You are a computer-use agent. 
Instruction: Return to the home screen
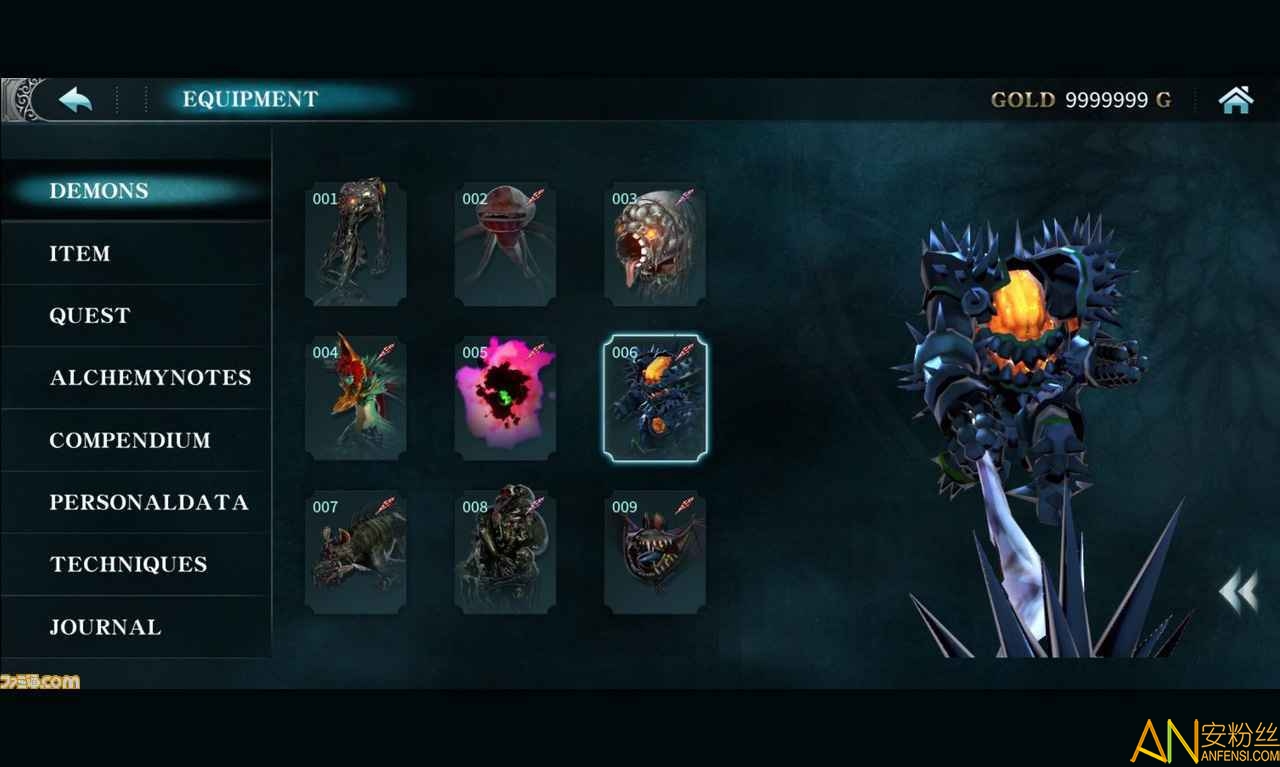click(1236, 99)
